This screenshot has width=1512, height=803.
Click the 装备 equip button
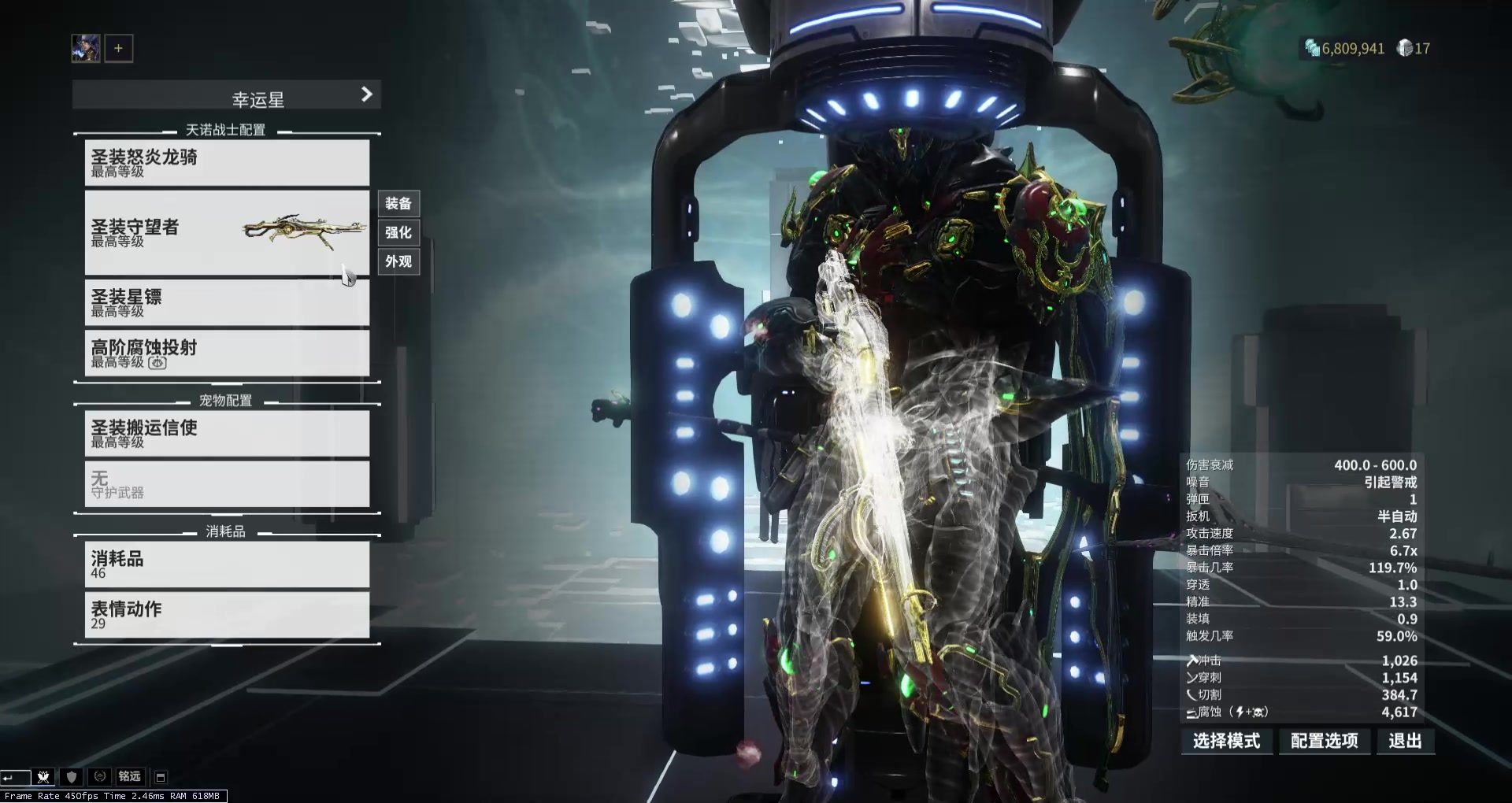click(x=398, y=204)
